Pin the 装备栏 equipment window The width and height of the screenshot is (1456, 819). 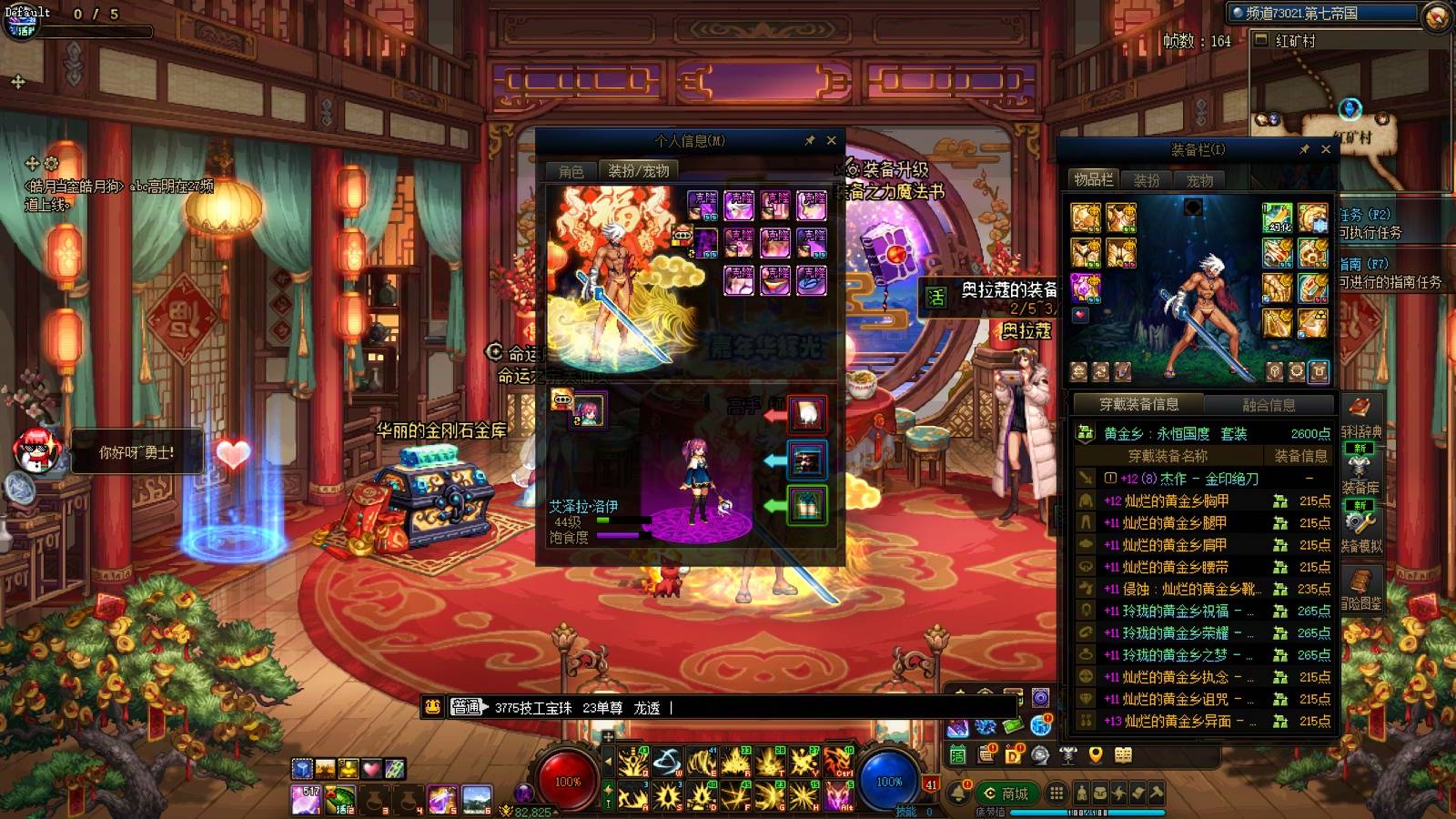coord(1304,149)
